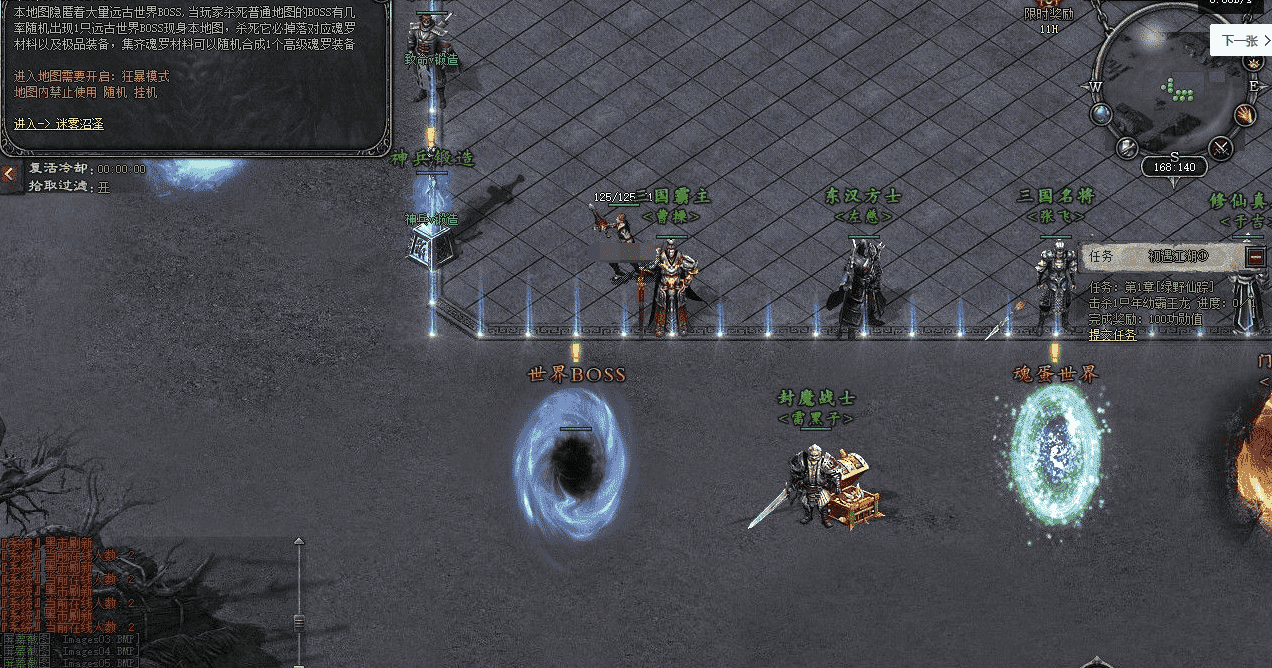Minimize the 任务 quest tracker panel
1272x668 pixels.
[1256, 256]
